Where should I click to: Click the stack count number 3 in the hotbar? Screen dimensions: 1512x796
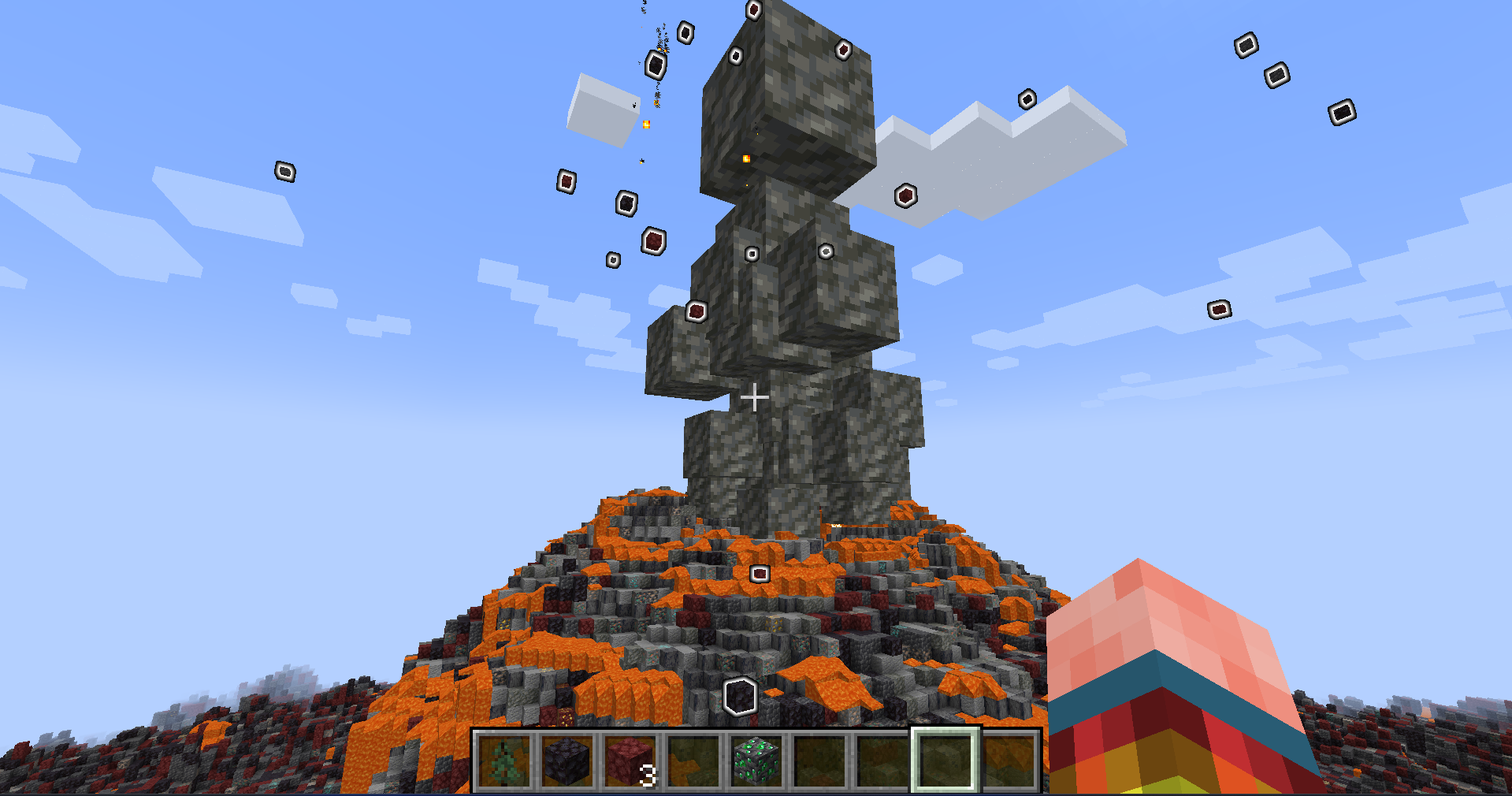pos(648,776)
